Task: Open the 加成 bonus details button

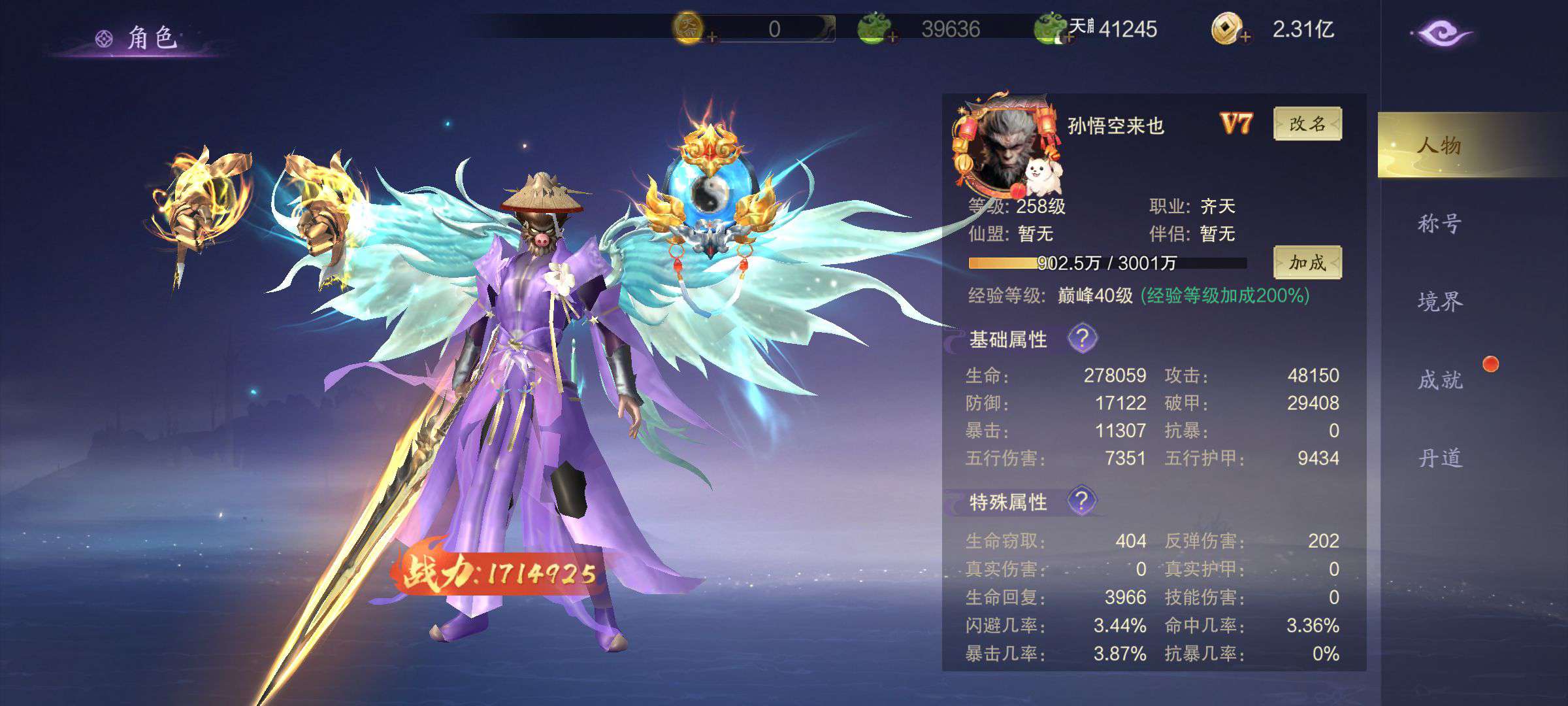Action: tap(1307, 263)
